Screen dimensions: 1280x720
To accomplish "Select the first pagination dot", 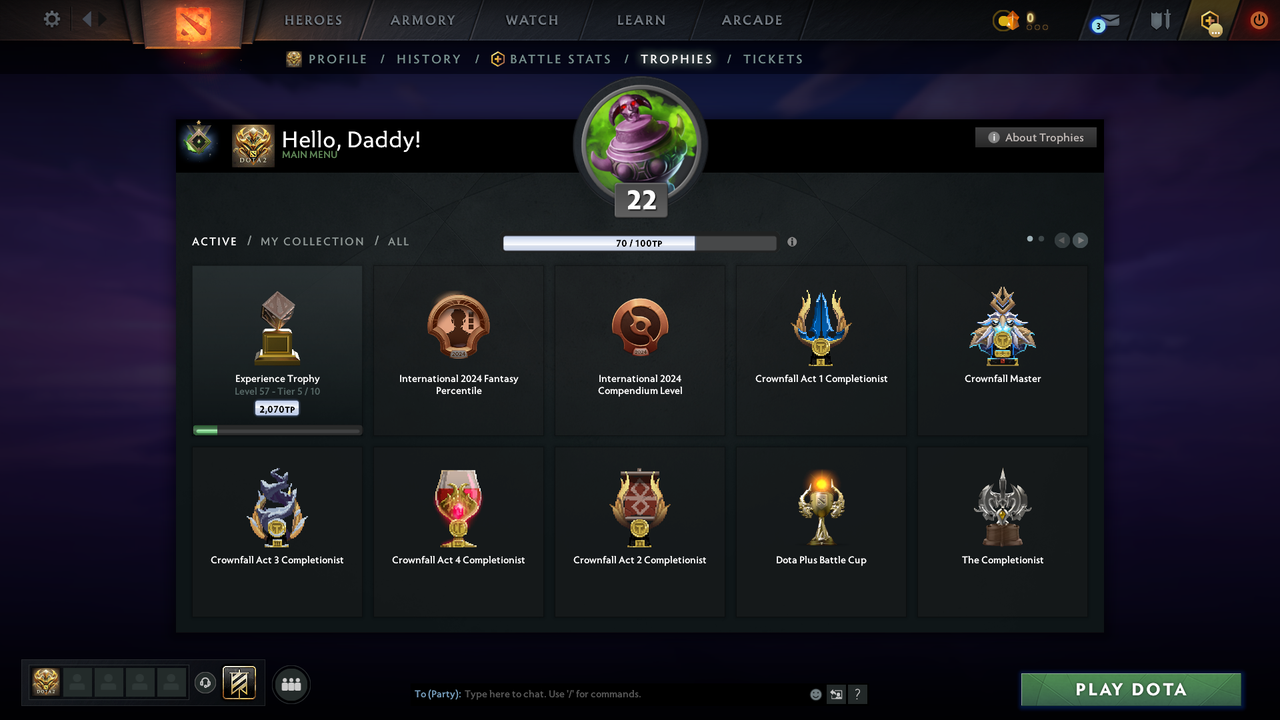I will [x=1029, y=239].
